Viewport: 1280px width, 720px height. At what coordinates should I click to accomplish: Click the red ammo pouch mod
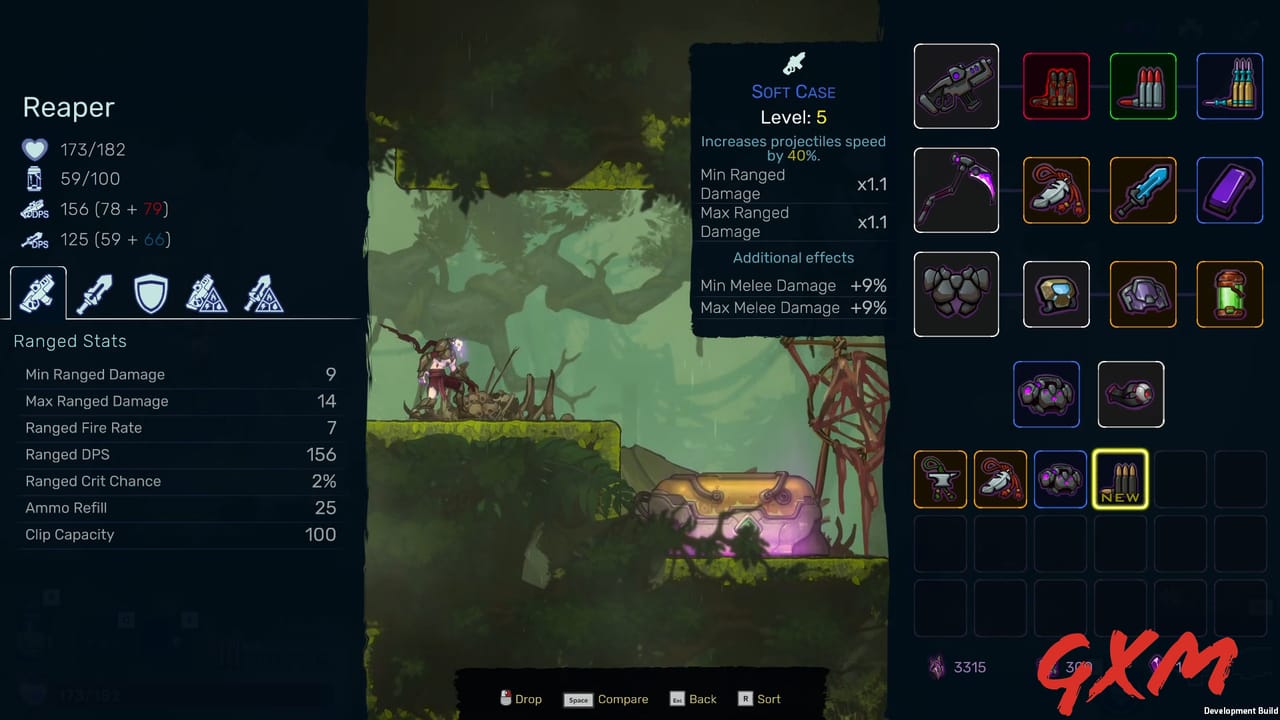point(1057,86)
